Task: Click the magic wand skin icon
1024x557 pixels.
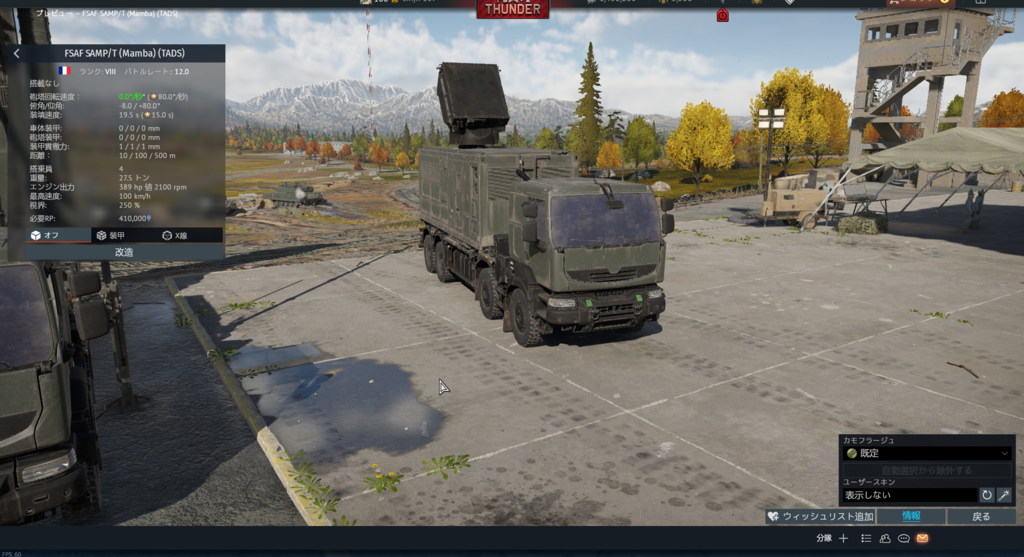Action: click(x=1004, y=495)
